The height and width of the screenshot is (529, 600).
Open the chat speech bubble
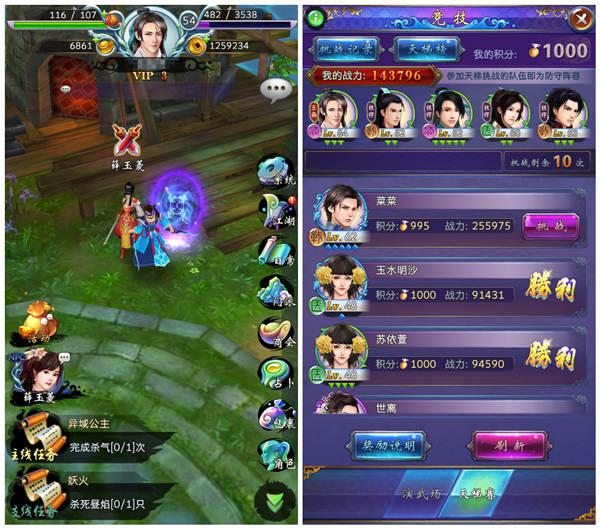(275, 88)
